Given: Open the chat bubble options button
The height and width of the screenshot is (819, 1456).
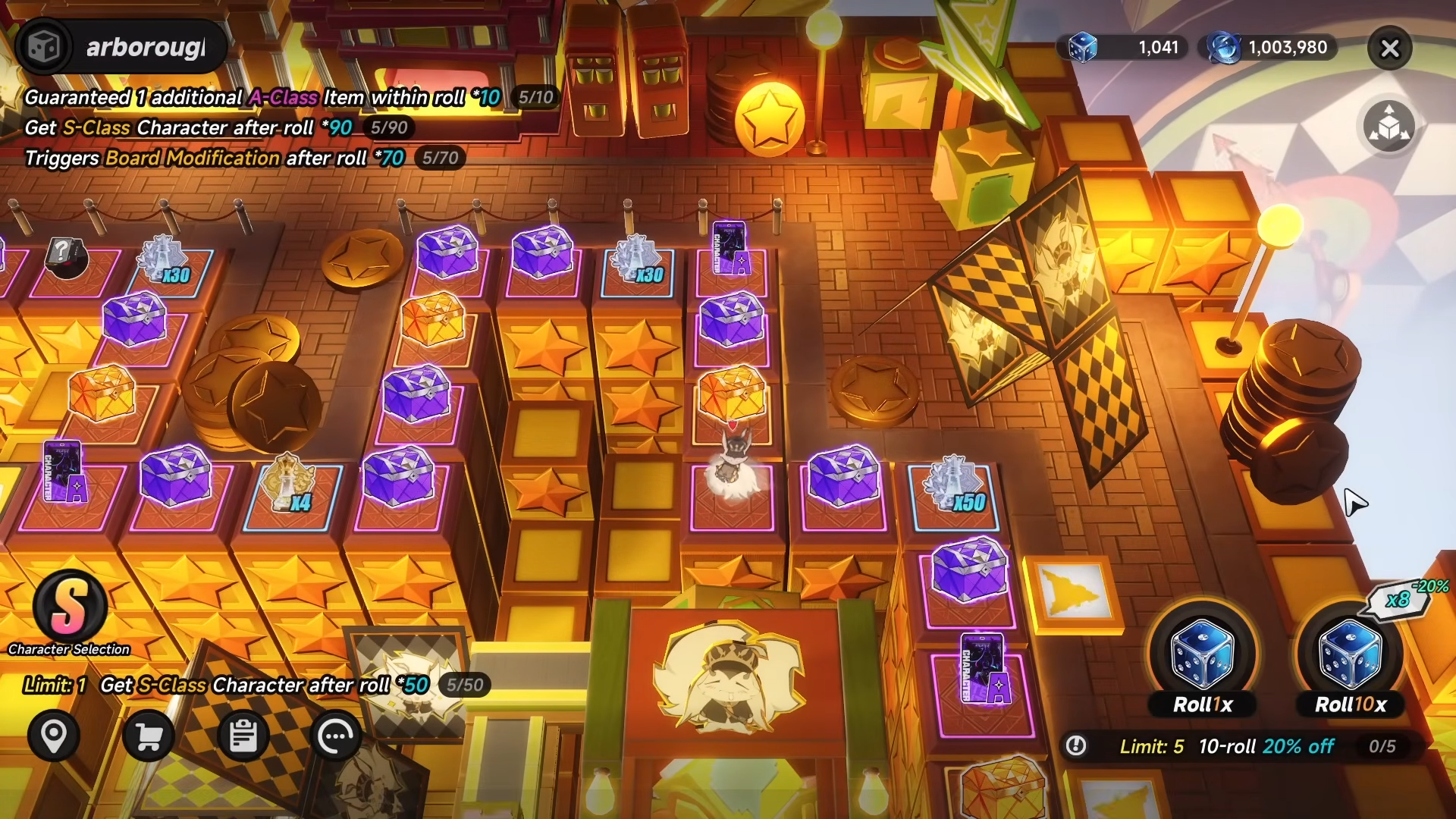Looking at the screenshot, I should coord(337,736).
